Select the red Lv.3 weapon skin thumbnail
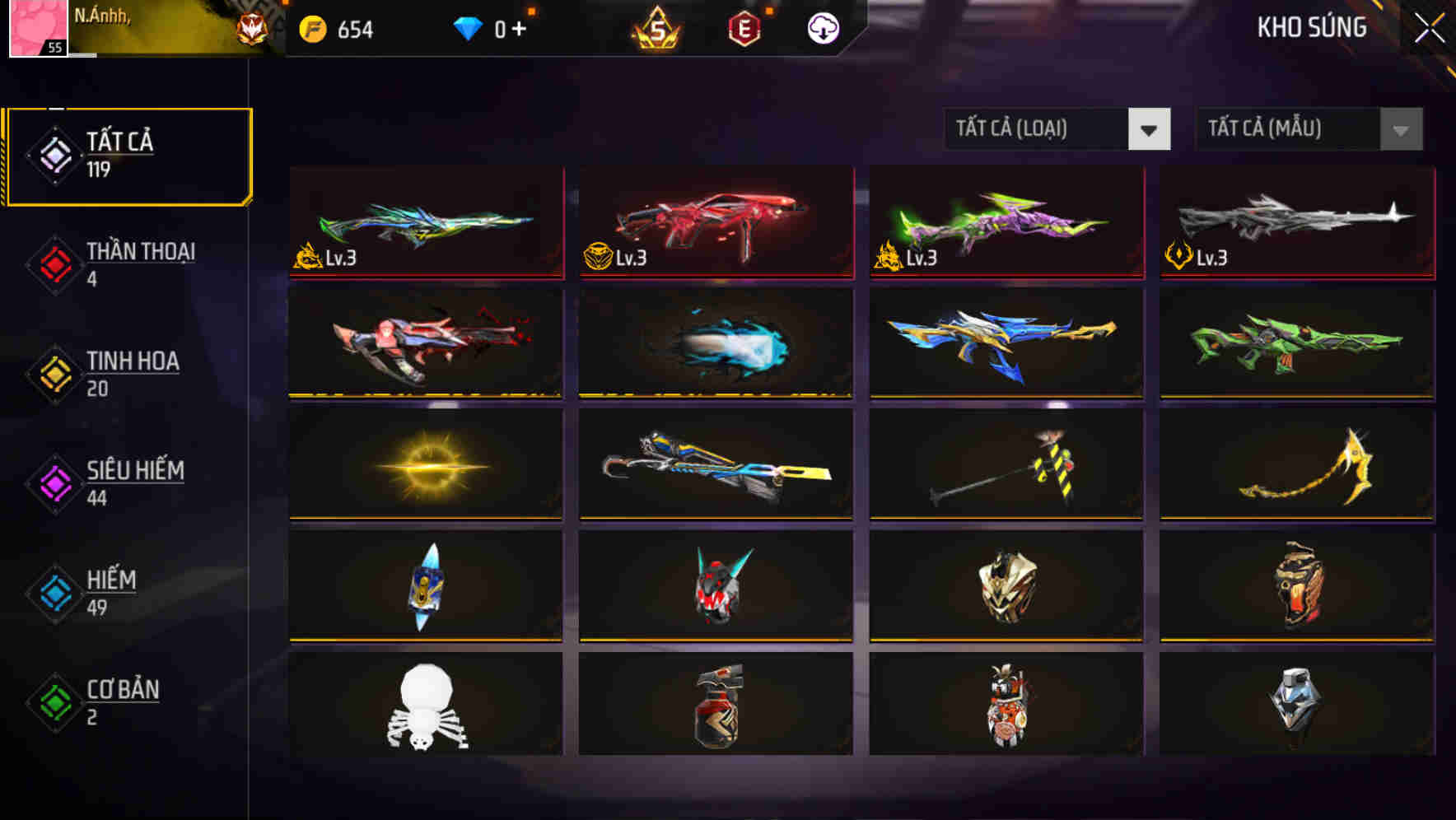This screenshot has width=1456, height=820. click(x=713, y=222)
